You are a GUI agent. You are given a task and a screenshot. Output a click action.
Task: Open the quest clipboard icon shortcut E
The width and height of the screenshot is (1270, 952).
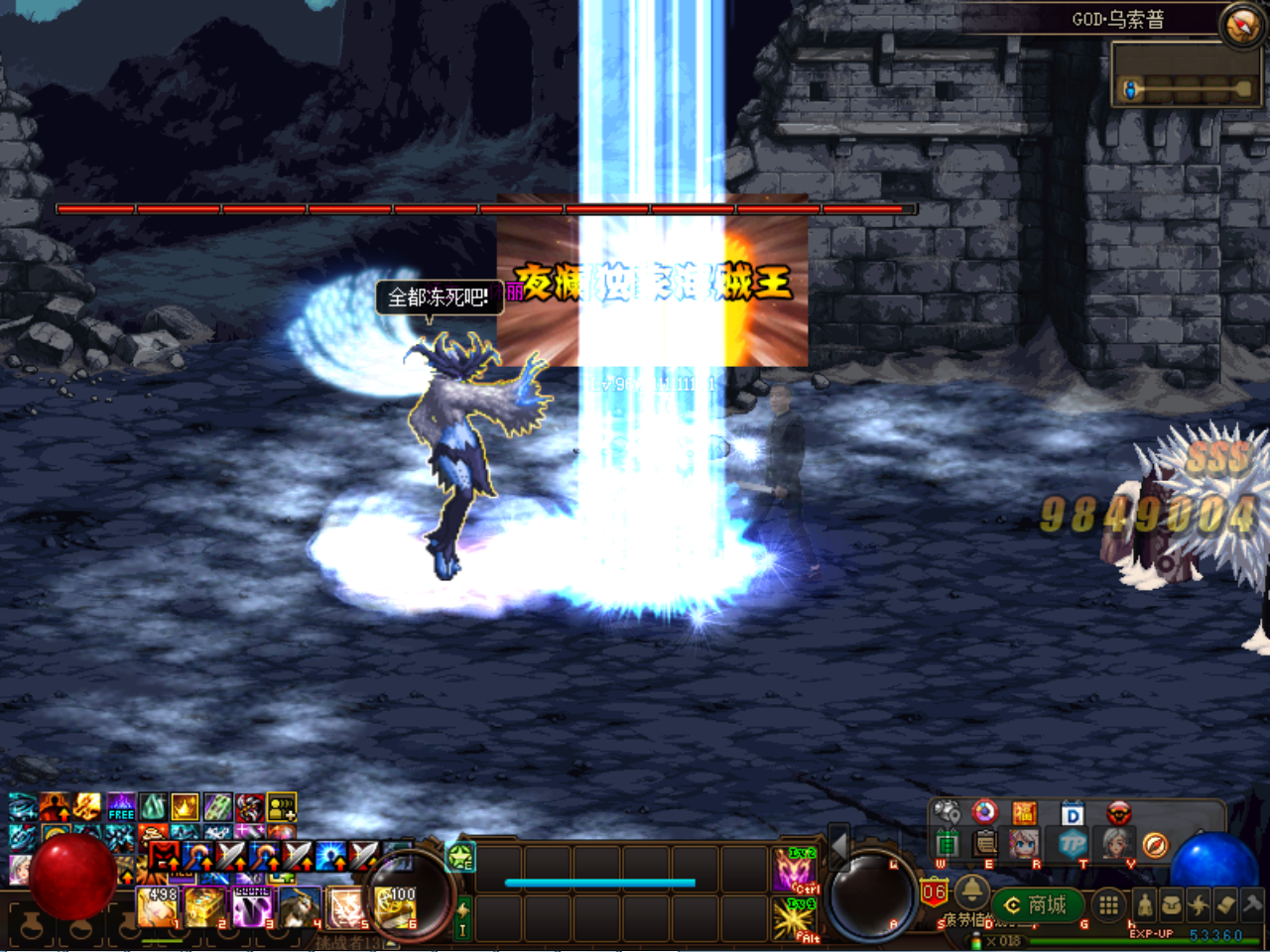984,842
